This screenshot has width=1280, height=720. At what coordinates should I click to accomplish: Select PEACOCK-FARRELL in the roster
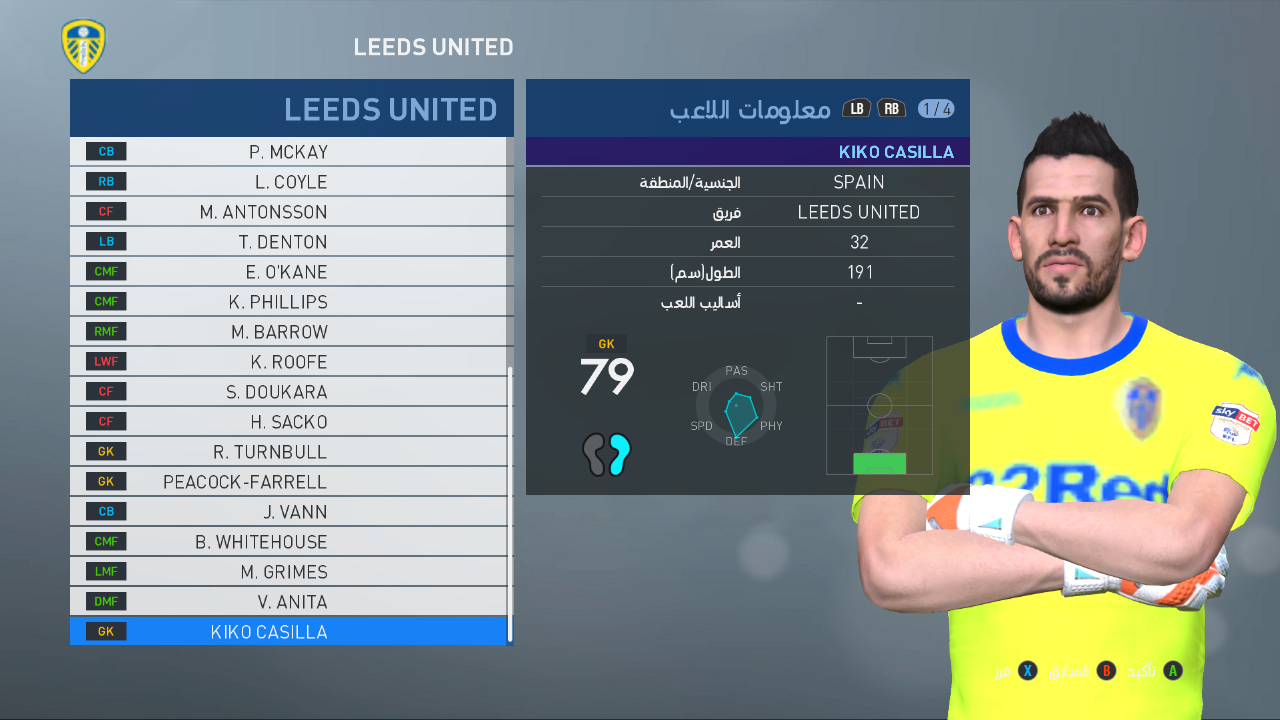(x=290, y=481)
